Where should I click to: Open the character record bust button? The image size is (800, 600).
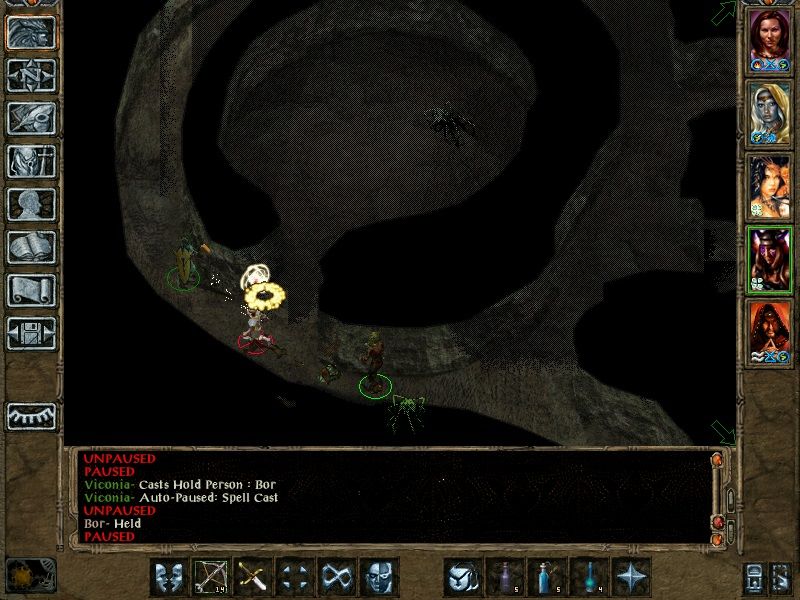(x=31, y=204)
